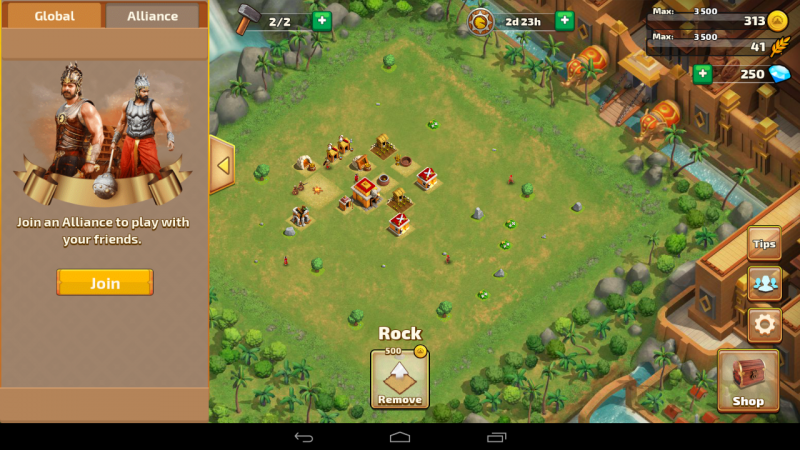Buy more gems with the green plus
The image size is (800, 450).
click(702, 73)
